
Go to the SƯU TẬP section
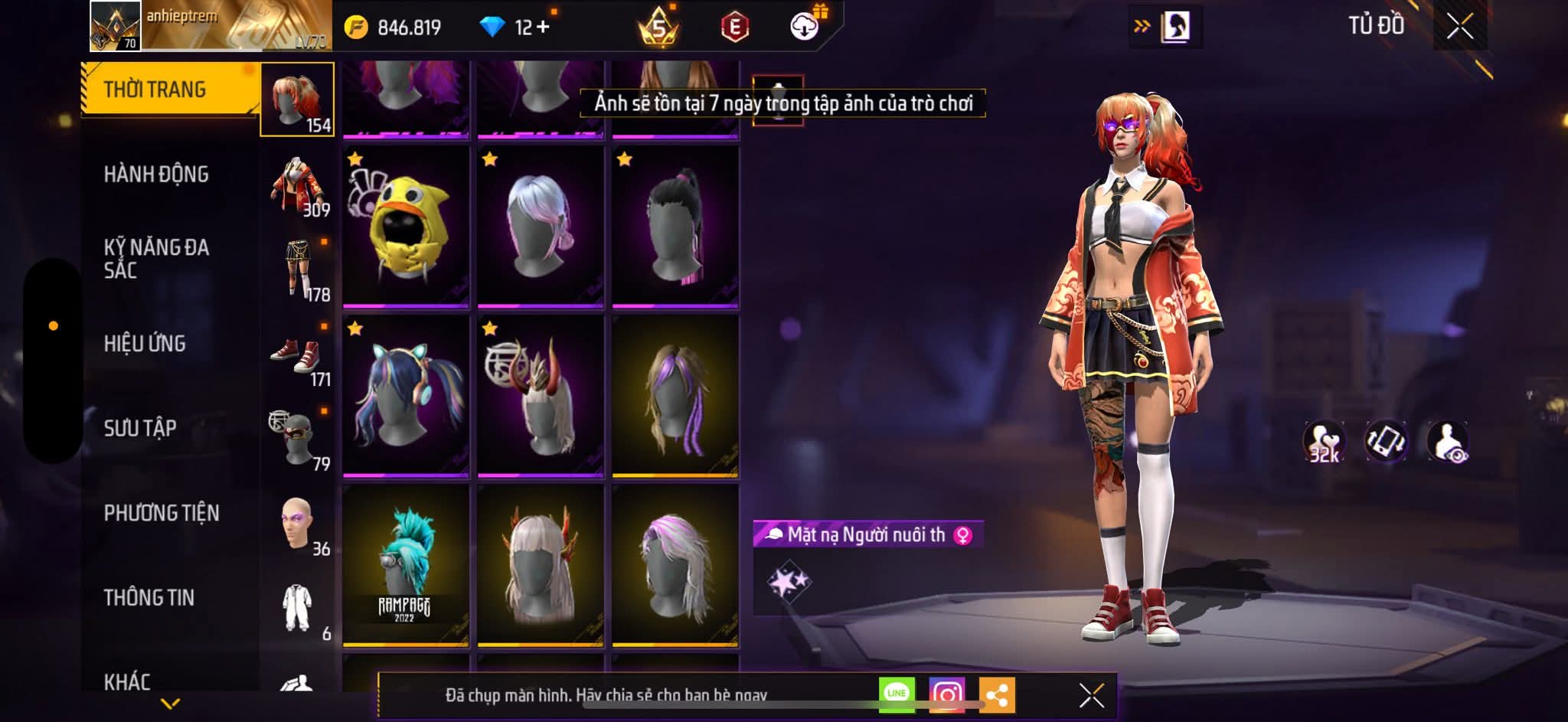pyautogui.click(x=140, y=428)
